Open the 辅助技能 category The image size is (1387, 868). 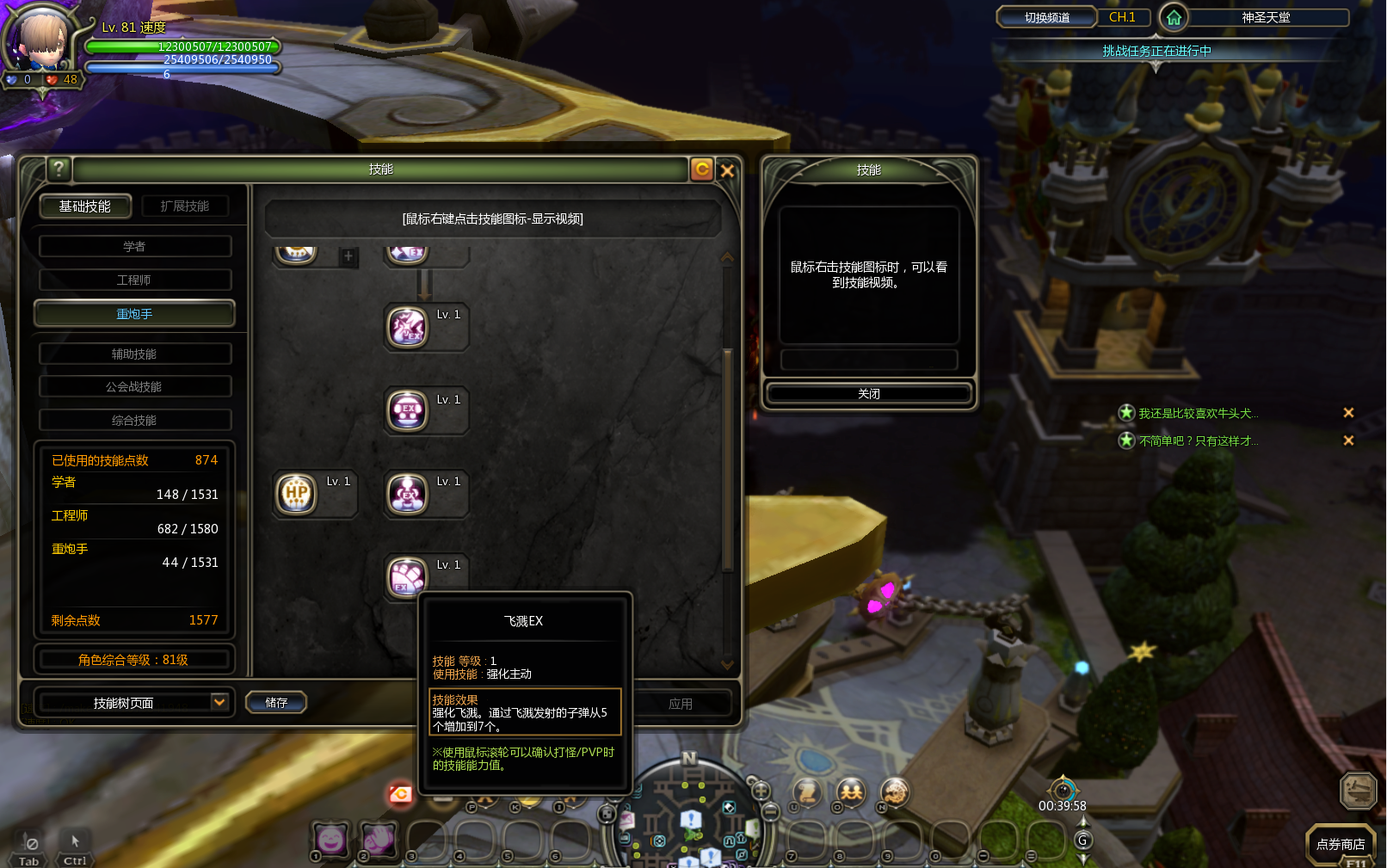coord(134,354)
